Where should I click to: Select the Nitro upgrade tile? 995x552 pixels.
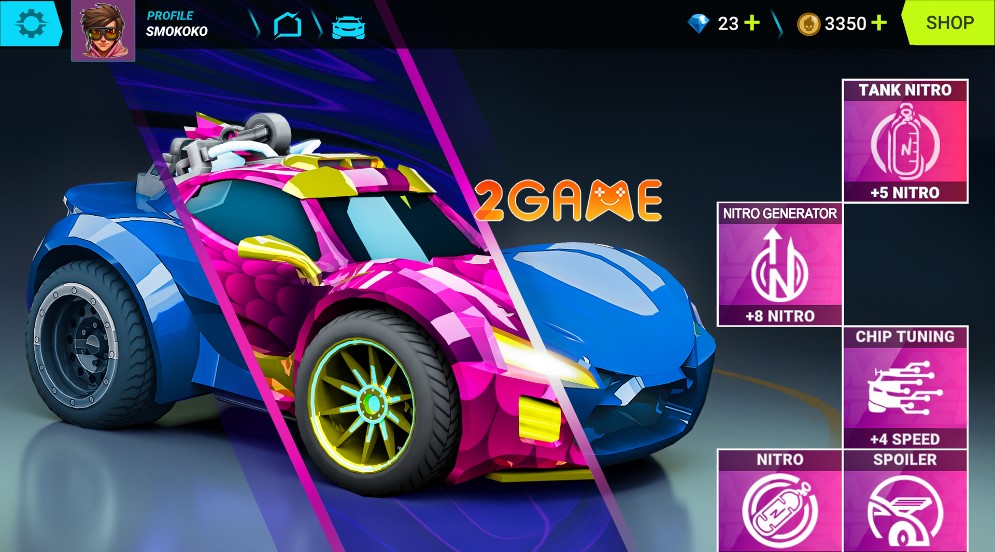(780, 502)
